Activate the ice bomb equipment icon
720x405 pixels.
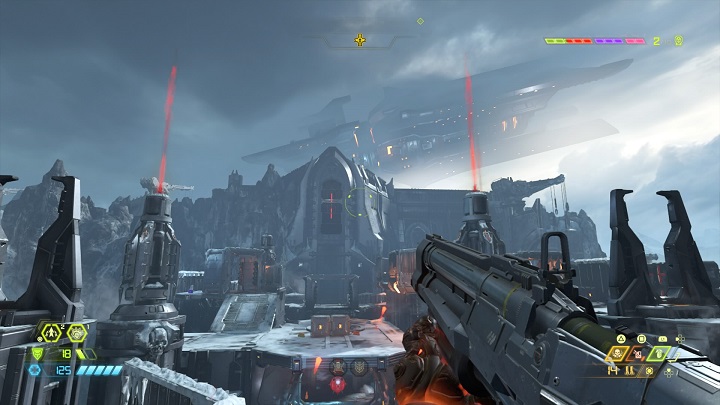click(x=77, y=333)
